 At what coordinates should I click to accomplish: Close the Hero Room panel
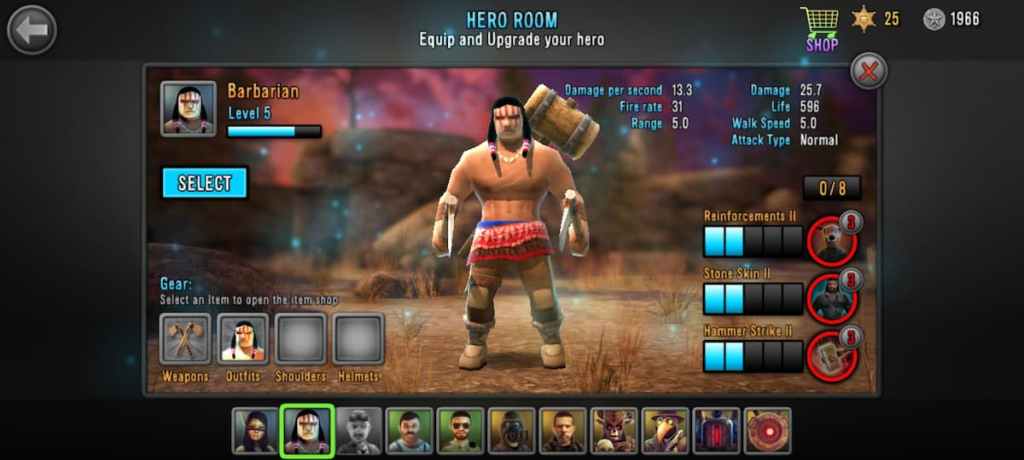tap(869, 71)
